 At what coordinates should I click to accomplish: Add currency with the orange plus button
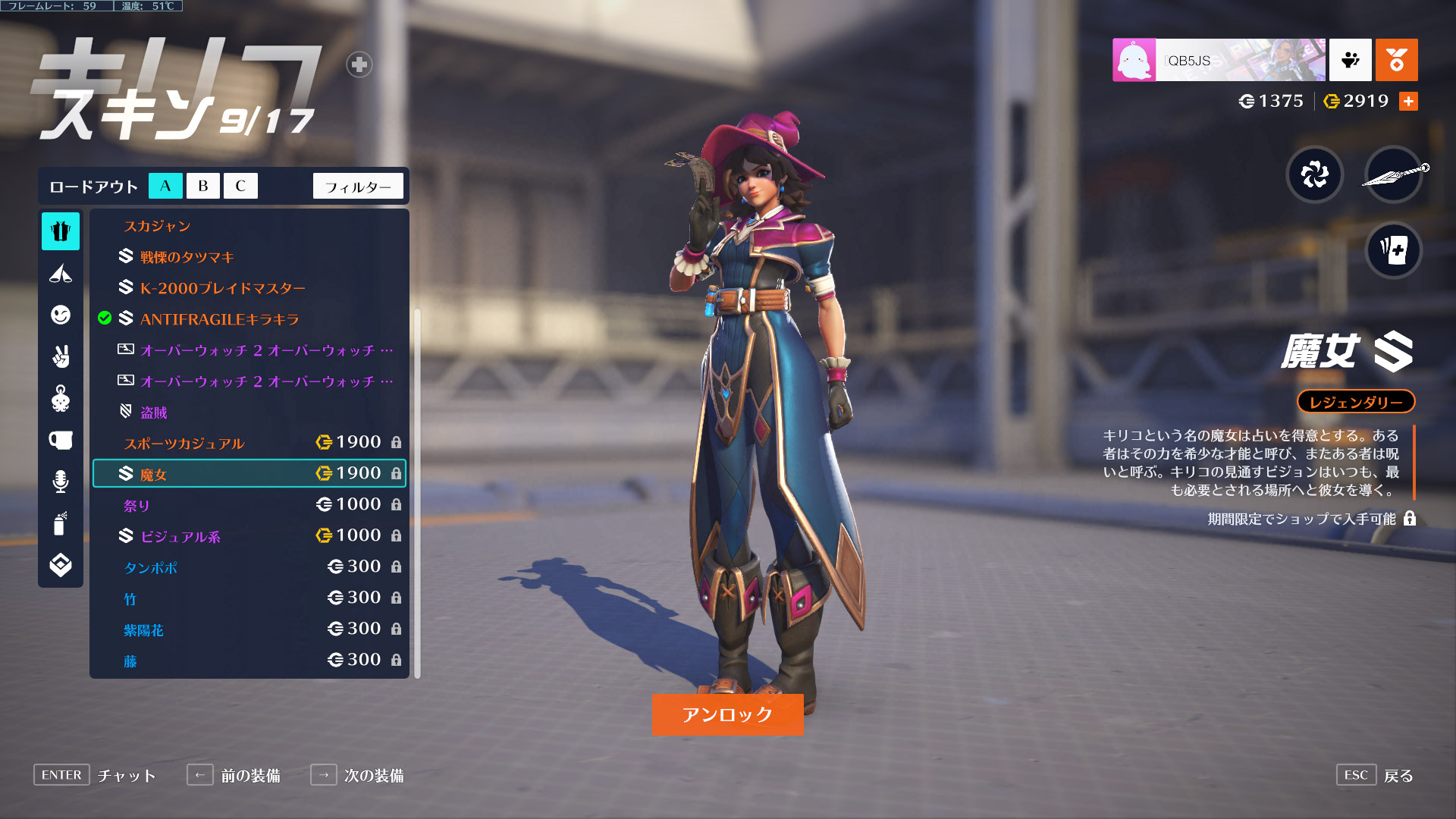(1408, 101)
